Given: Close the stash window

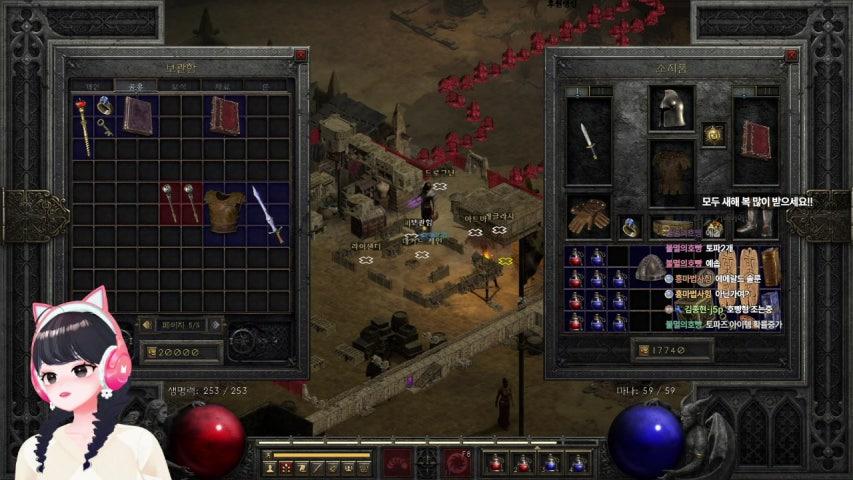Looking at the screenshot, I should (x=300, y=56).
